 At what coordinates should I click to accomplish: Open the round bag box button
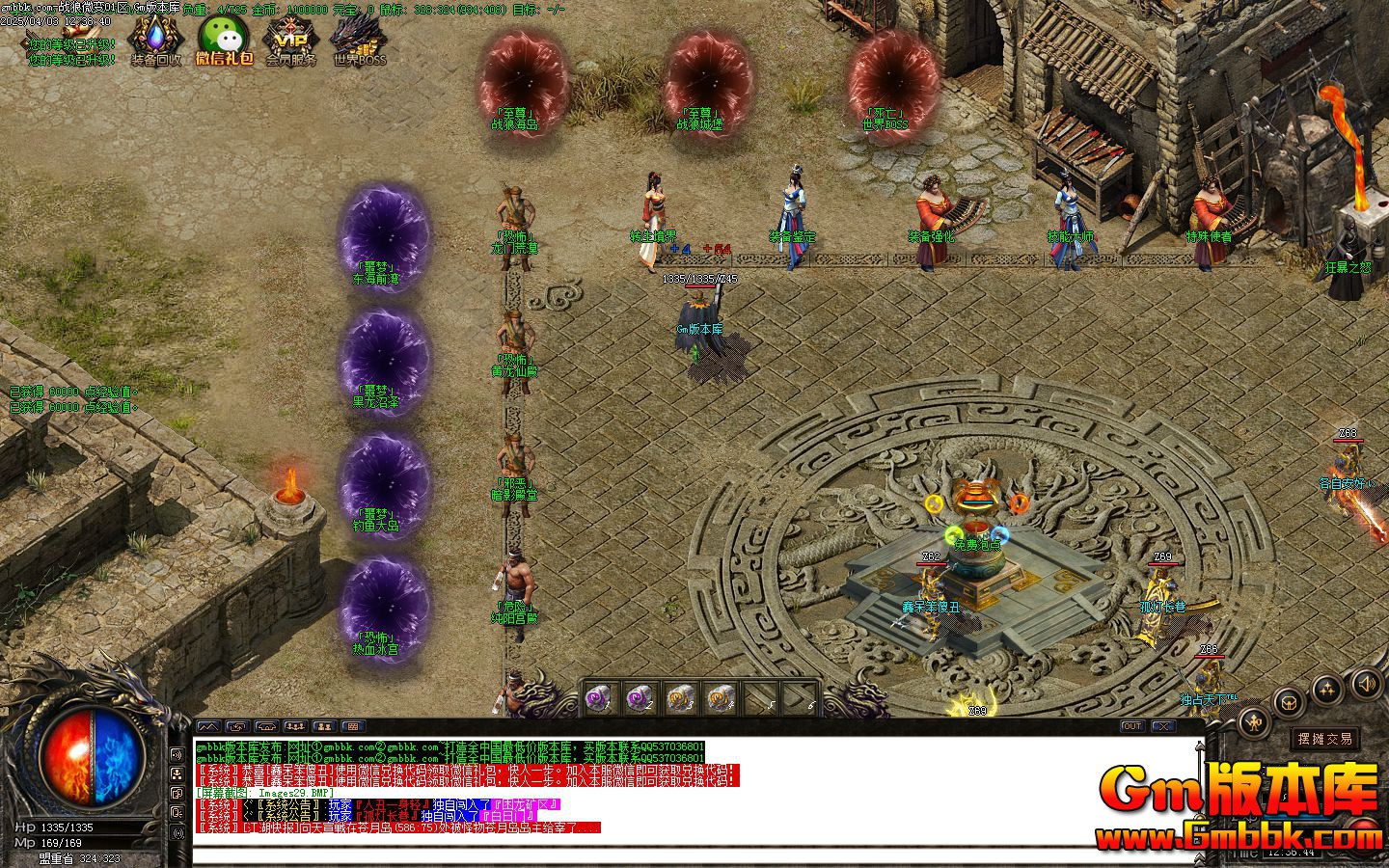click(x=1289, y=701)
